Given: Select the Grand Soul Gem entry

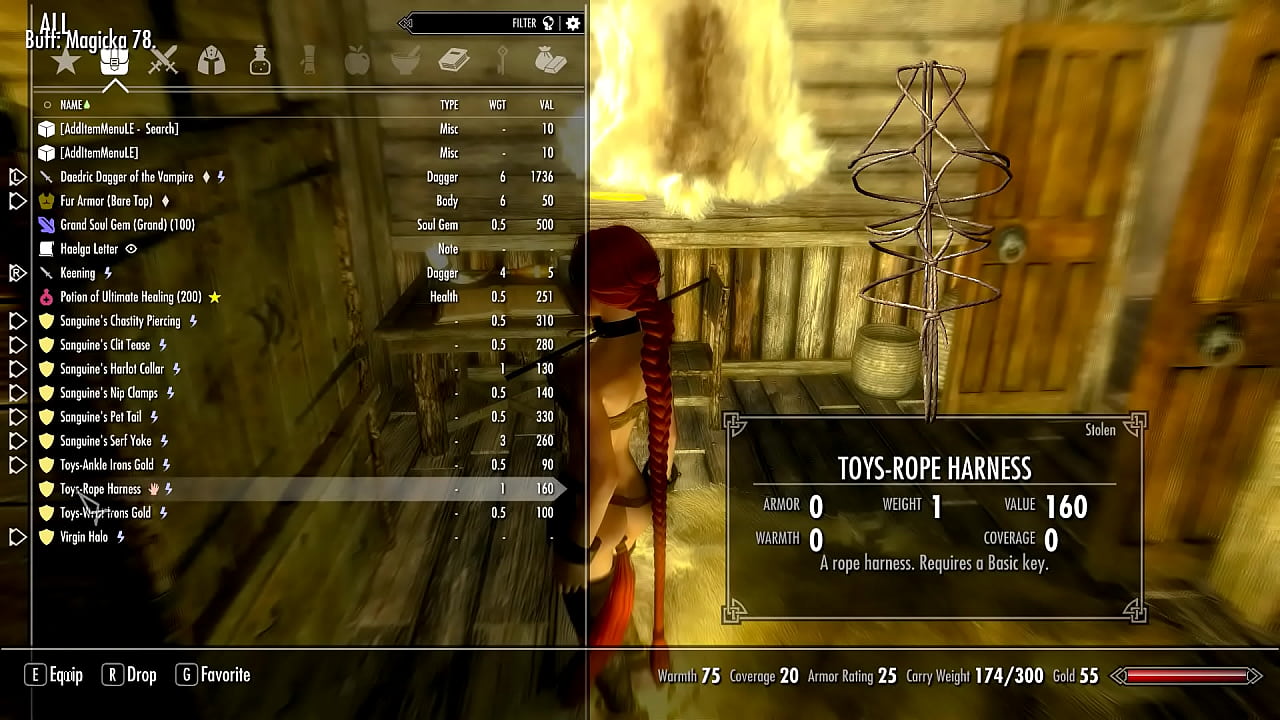Looking at the screenshot, I should point(127,225).
